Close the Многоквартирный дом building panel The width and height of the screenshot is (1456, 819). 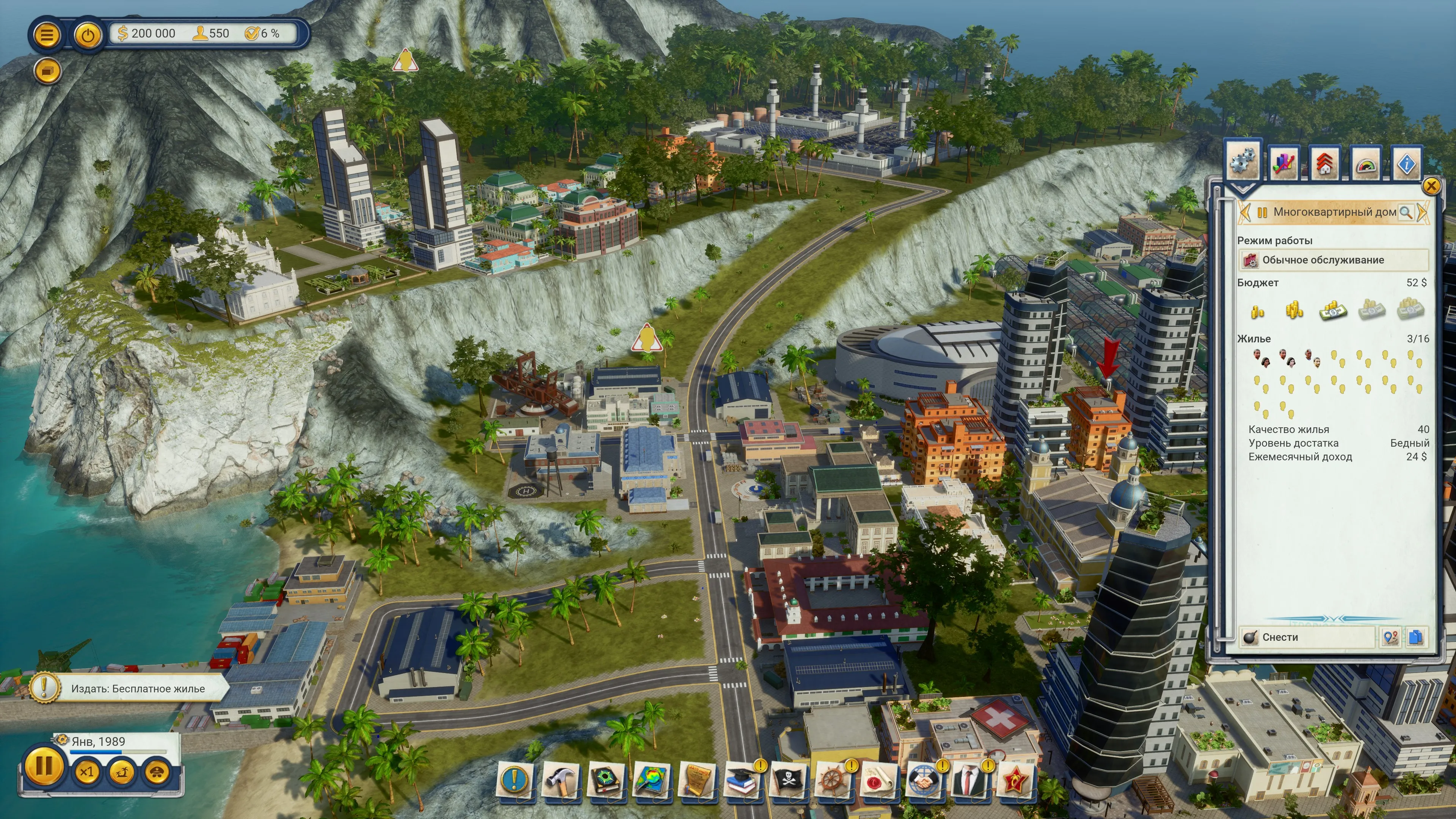coord(1431,186)
